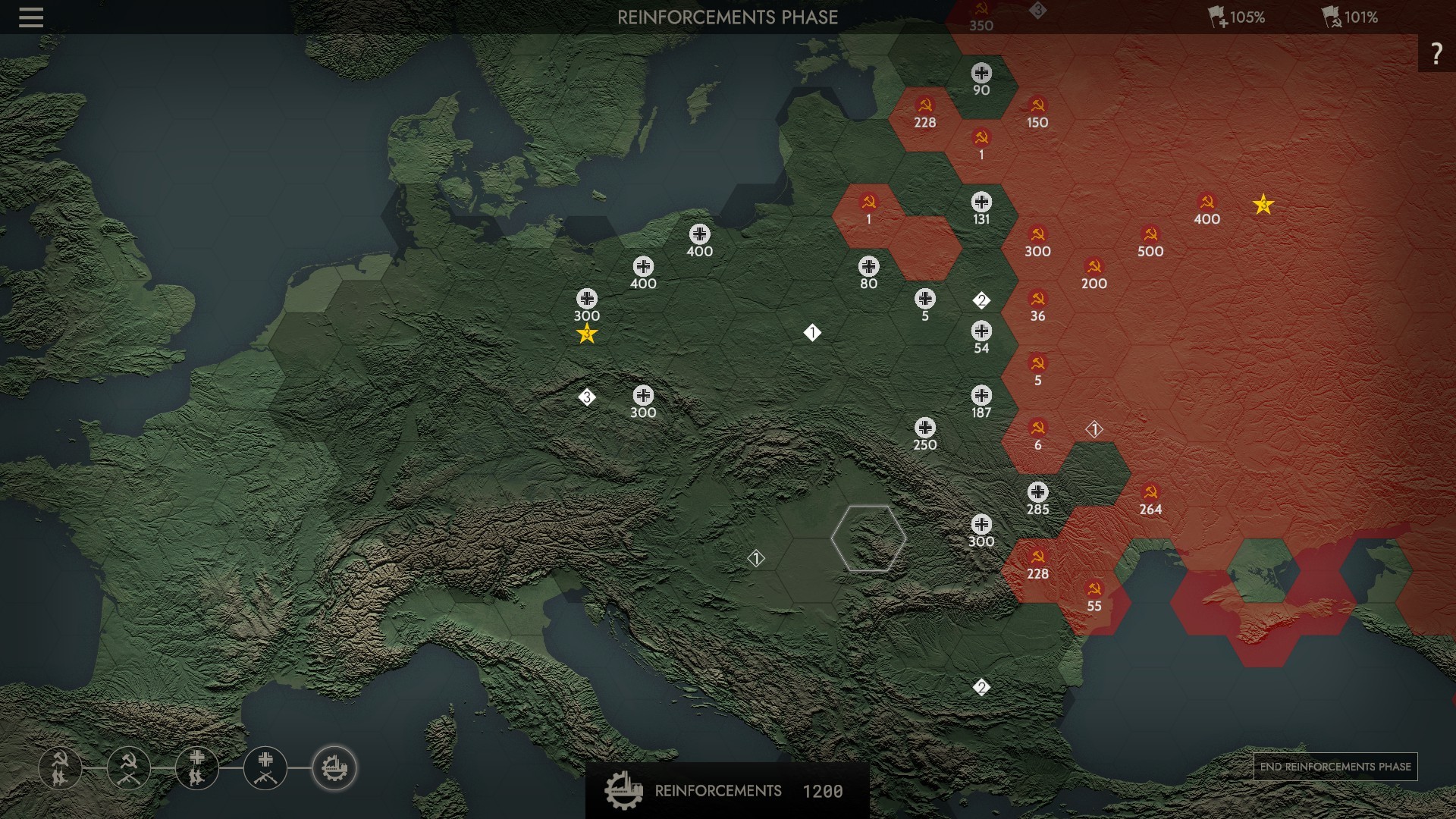The image size is (1456, 819).
Task: Select the Soviet army with 264 troops
Action: (x=1150, y=493)
